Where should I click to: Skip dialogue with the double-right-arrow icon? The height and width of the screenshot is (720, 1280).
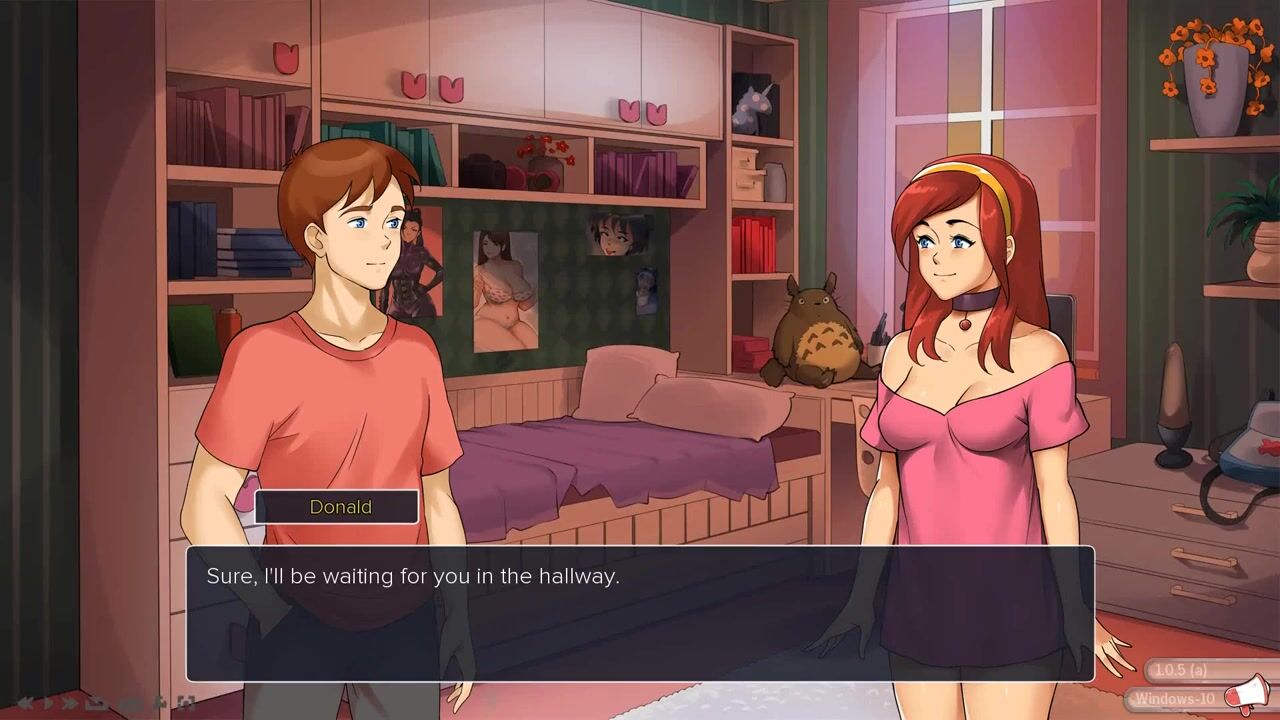70,703
